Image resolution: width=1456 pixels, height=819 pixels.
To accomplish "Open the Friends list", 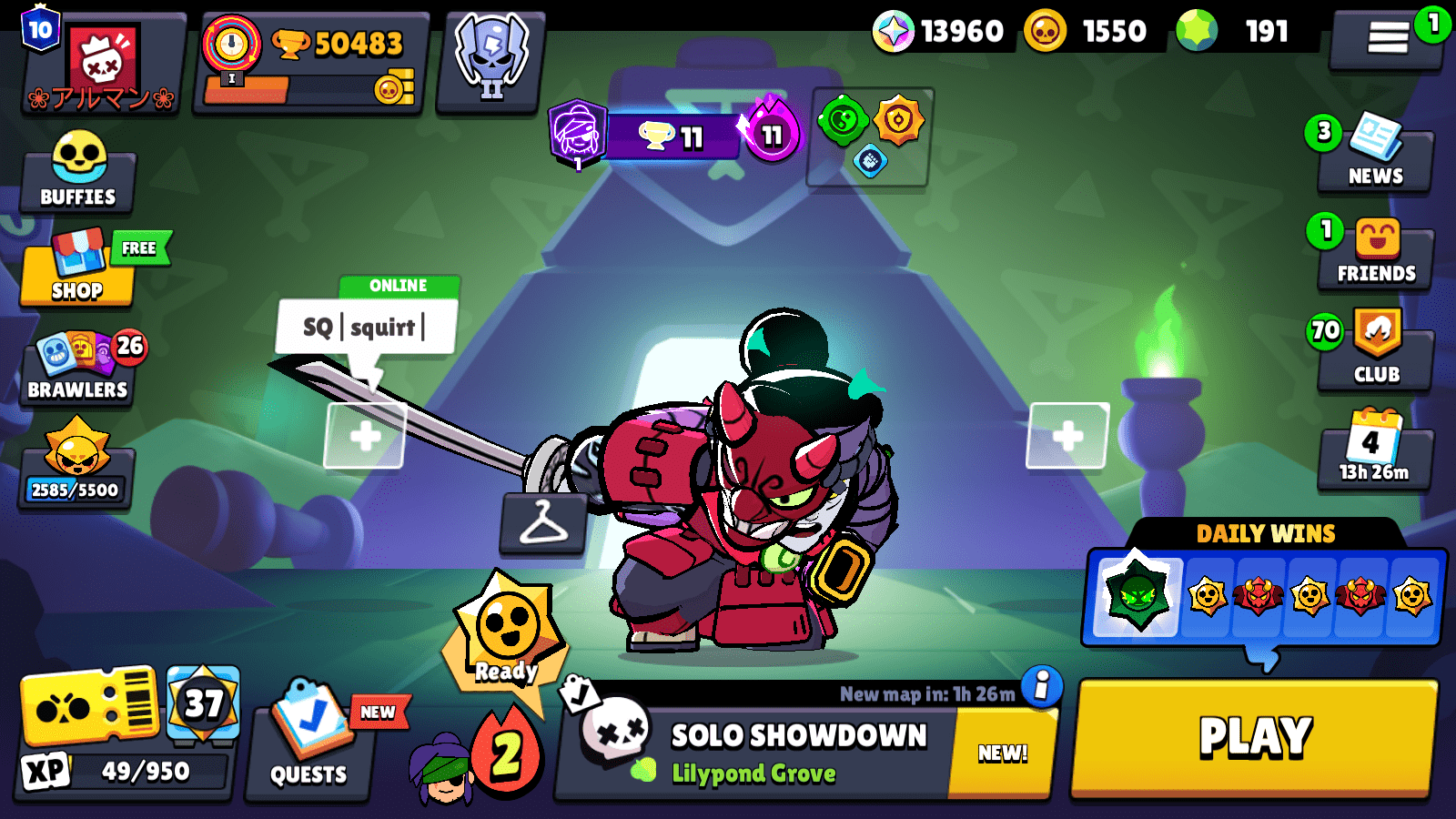I will (1376, 250).
